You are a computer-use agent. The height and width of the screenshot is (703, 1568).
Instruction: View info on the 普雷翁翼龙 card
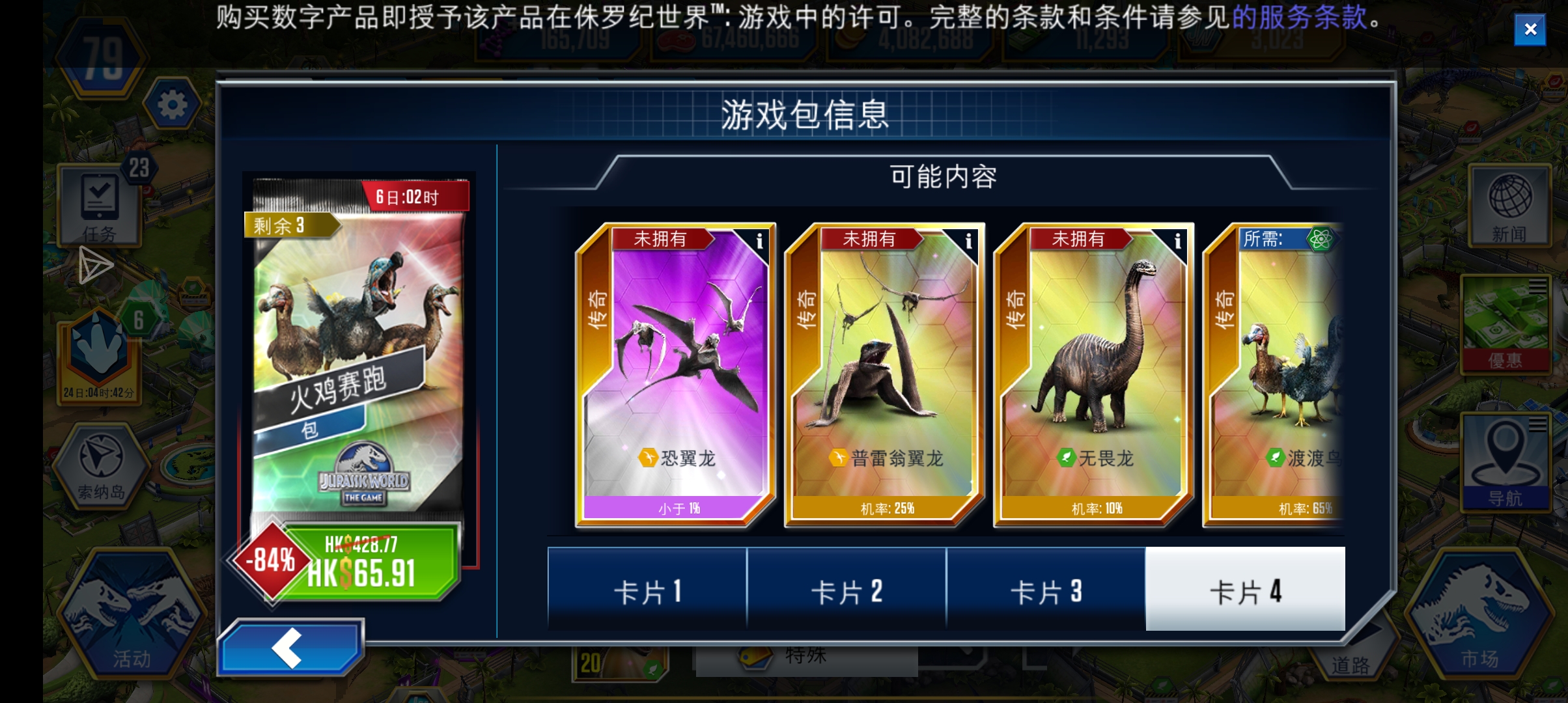(970, 241)
